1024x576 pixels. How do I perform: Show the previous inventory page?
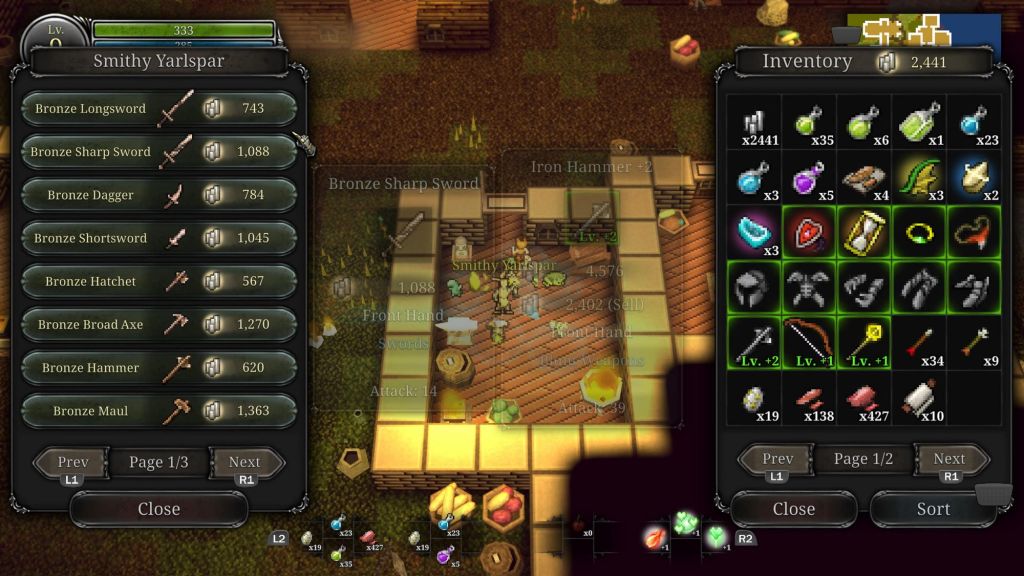(x=777, y=459)
